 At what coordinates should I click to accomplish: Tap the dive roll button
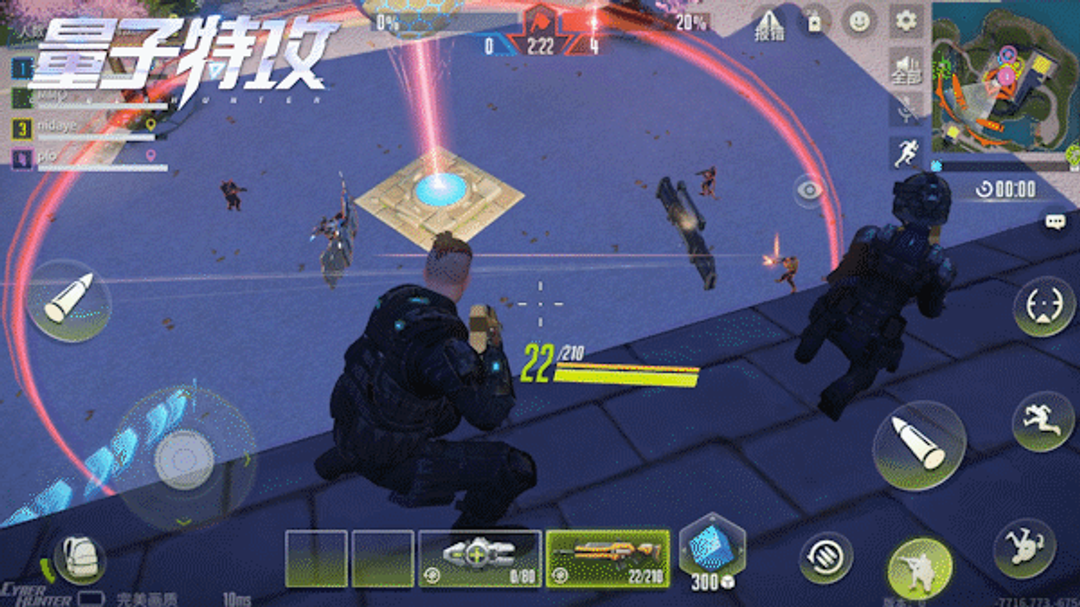click(x=1024, y=547)
